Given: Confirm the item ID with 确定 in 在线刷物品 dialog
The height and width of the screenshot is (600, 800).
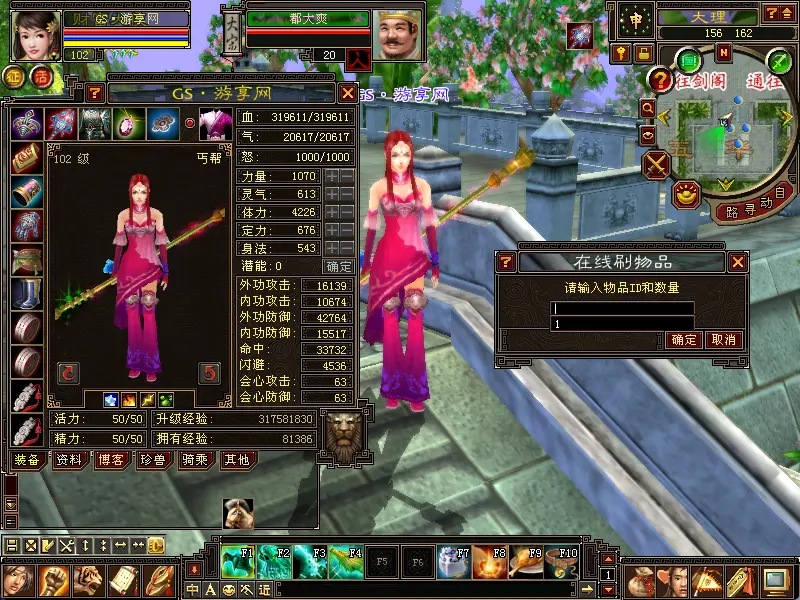Looking at the screenshot, I should tap(684, 340).
